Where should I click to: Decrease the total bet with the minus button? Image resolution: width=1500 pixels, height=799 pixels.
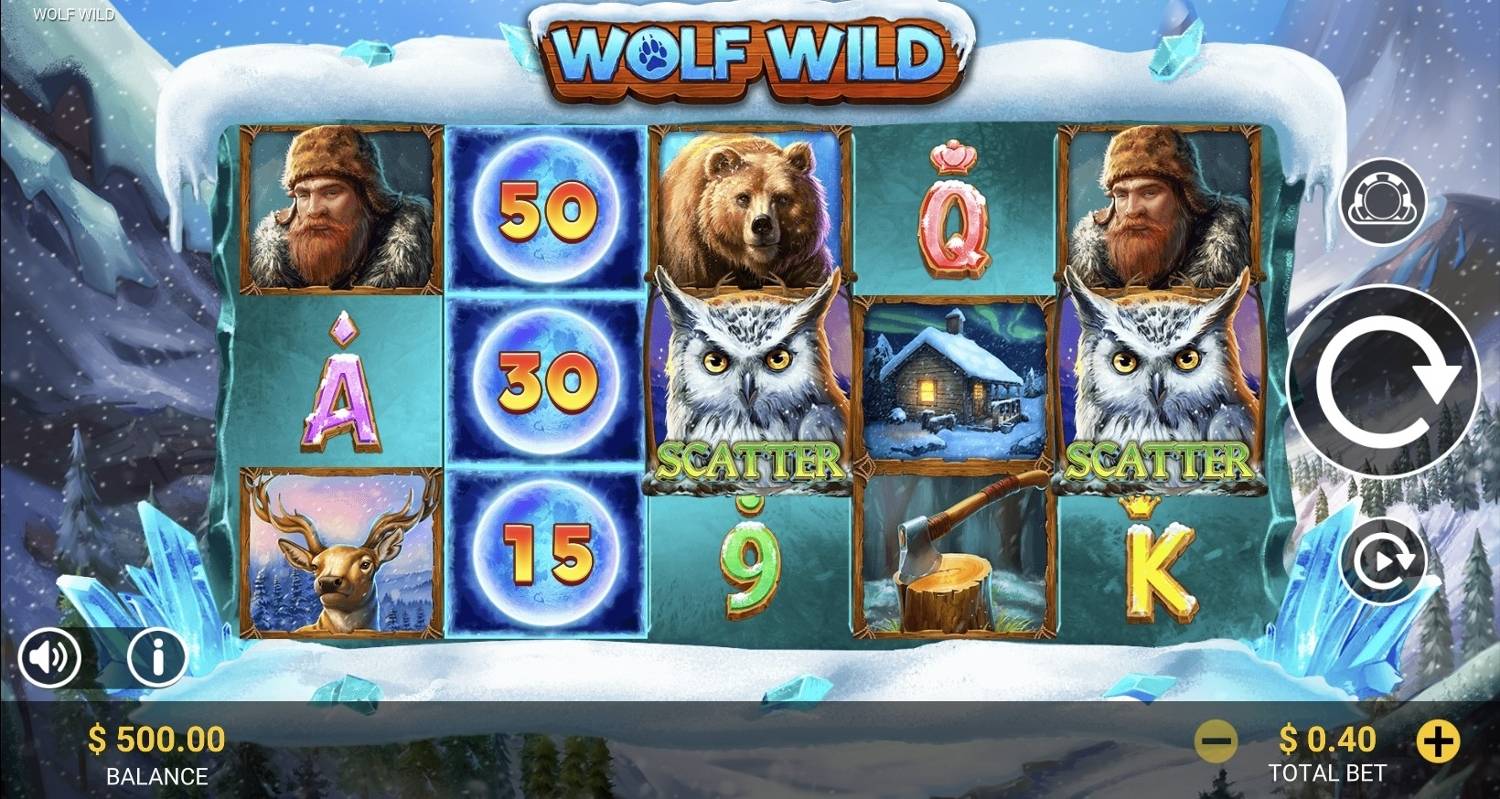pyautogui.click(x=1216, y=740)
